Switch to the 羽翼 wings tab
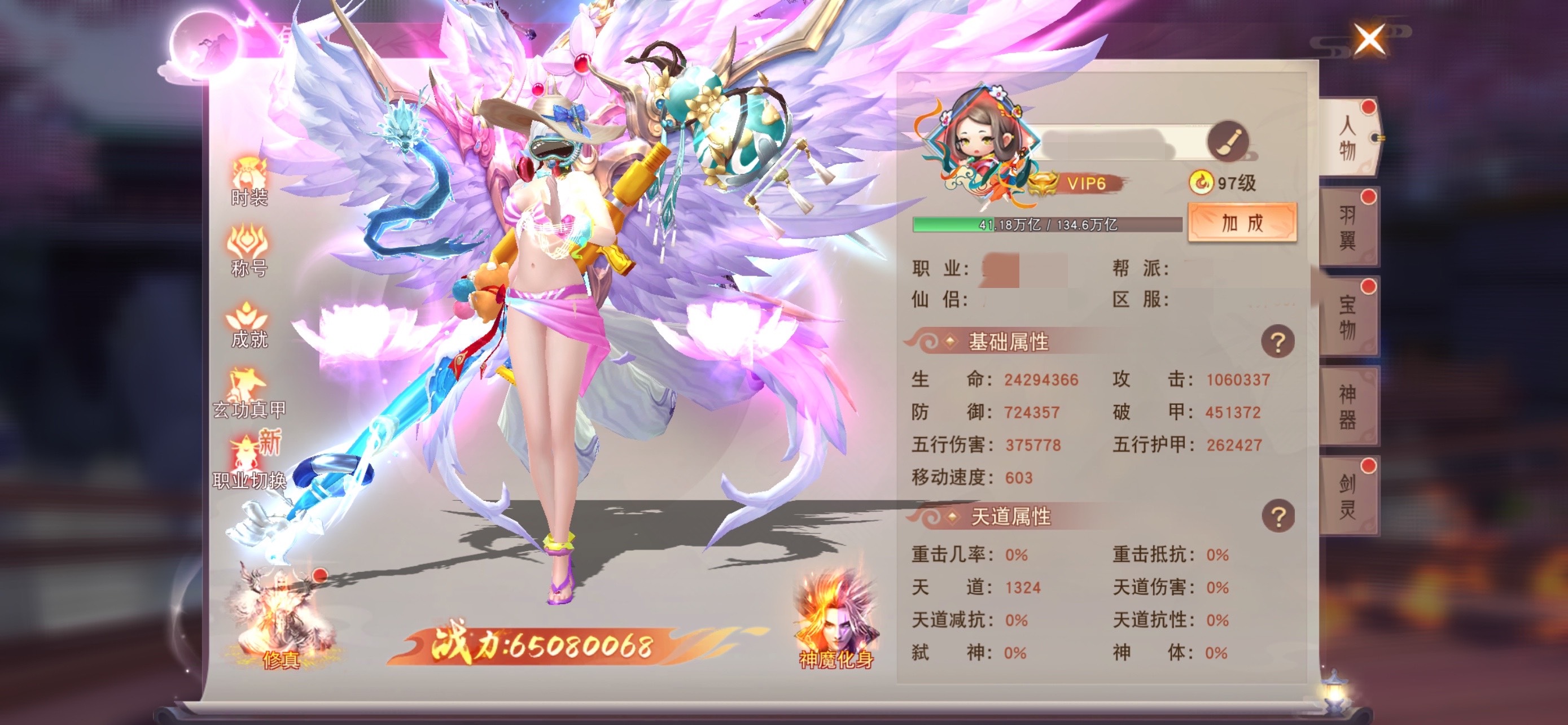1568x725 pixels. 1348,228
